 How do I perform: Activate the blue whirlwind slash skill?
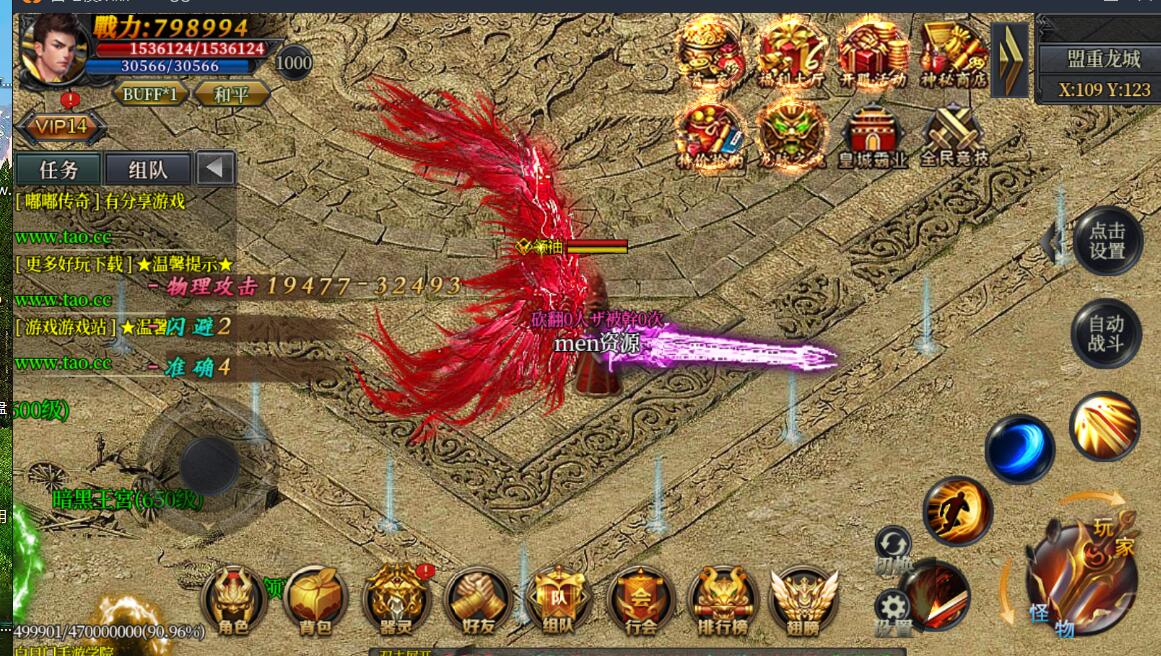(x=1019, y=449)
